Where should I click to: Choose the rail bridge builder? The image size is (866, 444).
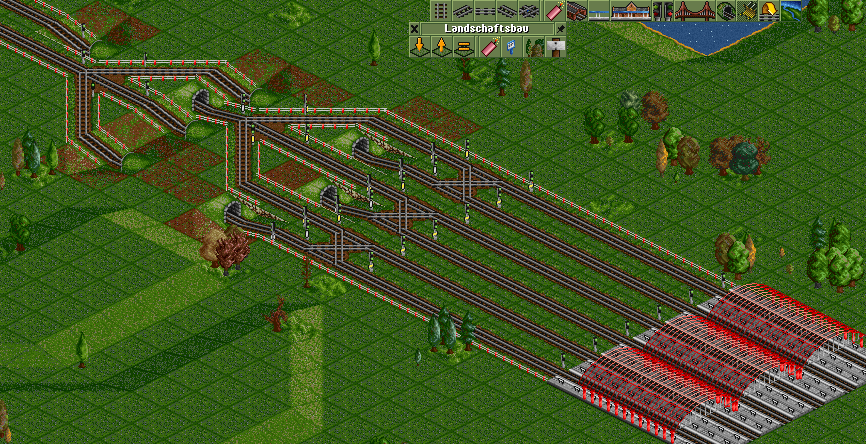pyautogui.click(x=693, y=11)
